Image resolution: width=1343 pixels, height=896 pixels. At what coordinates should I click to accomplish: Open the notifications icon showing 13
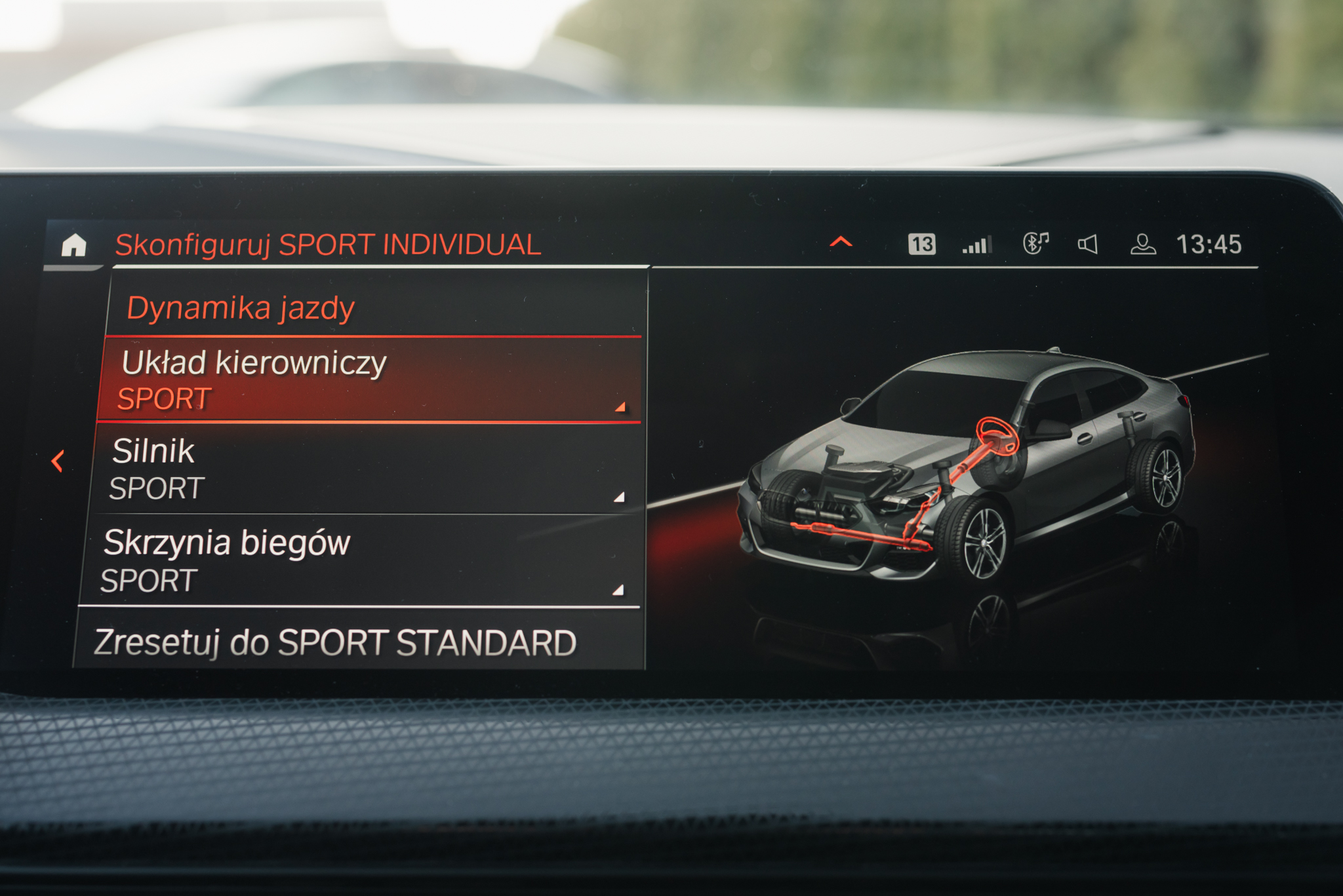tap(921, 244)
